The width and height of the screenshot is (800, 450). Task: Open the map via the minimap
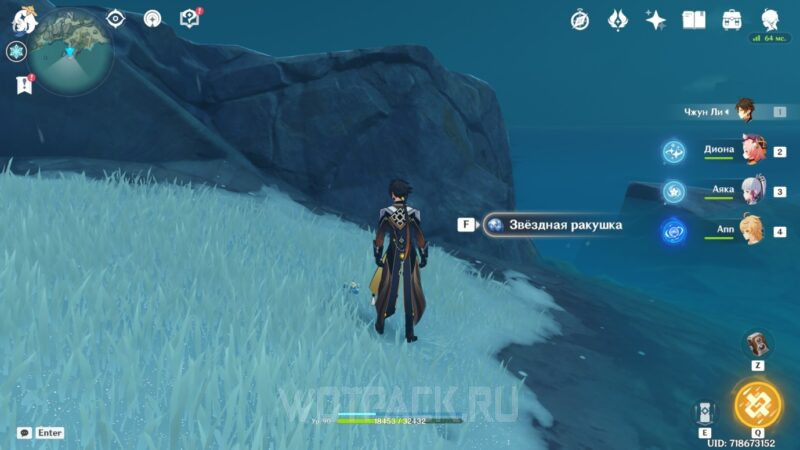point(69,51)
